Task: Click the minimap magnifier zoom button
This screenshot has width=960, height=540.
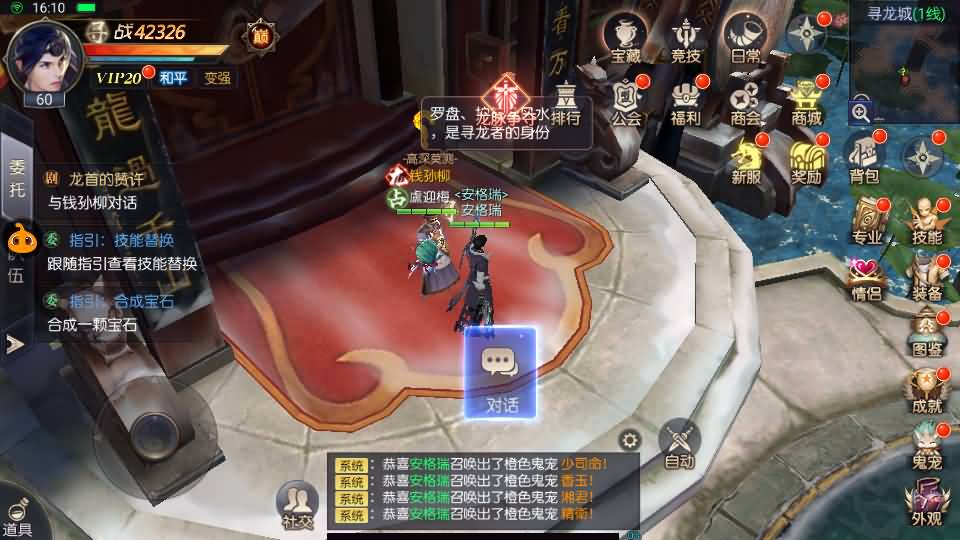Action: coord(862,111)
